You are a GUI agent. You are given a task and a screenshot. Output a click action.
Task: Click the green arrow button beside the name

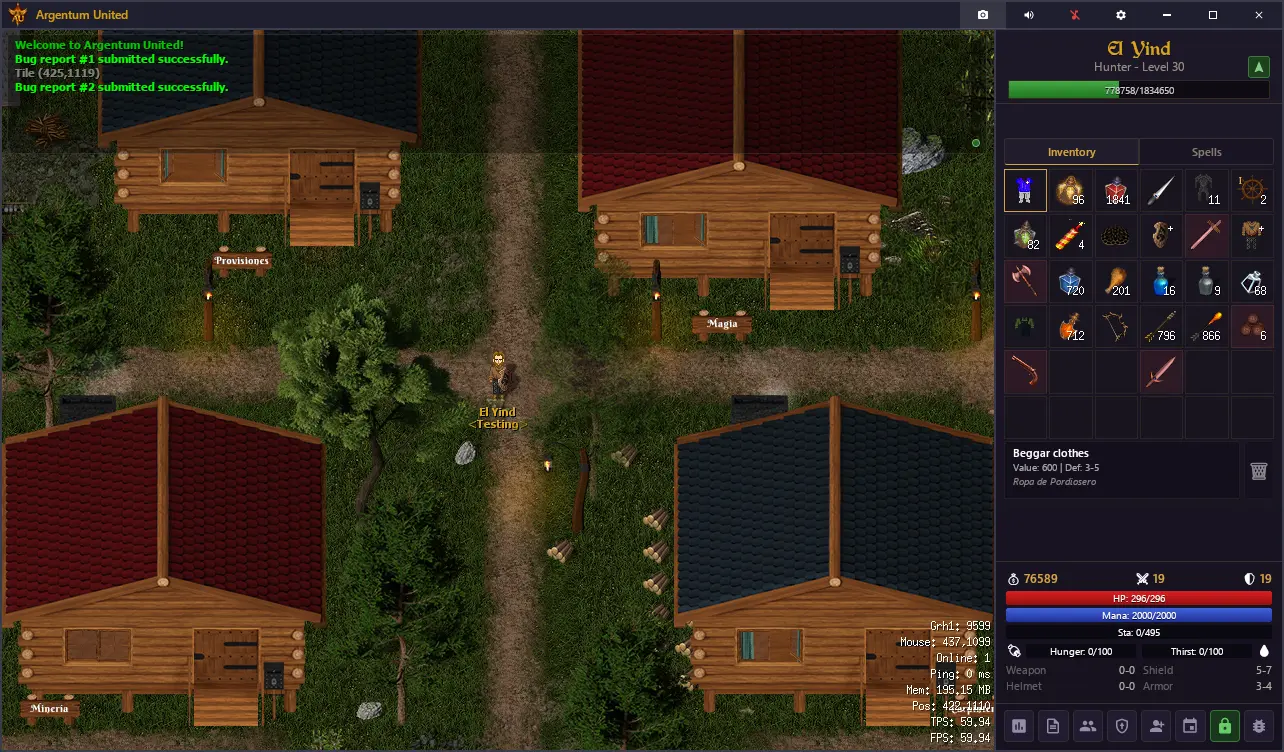(1258, 67)
